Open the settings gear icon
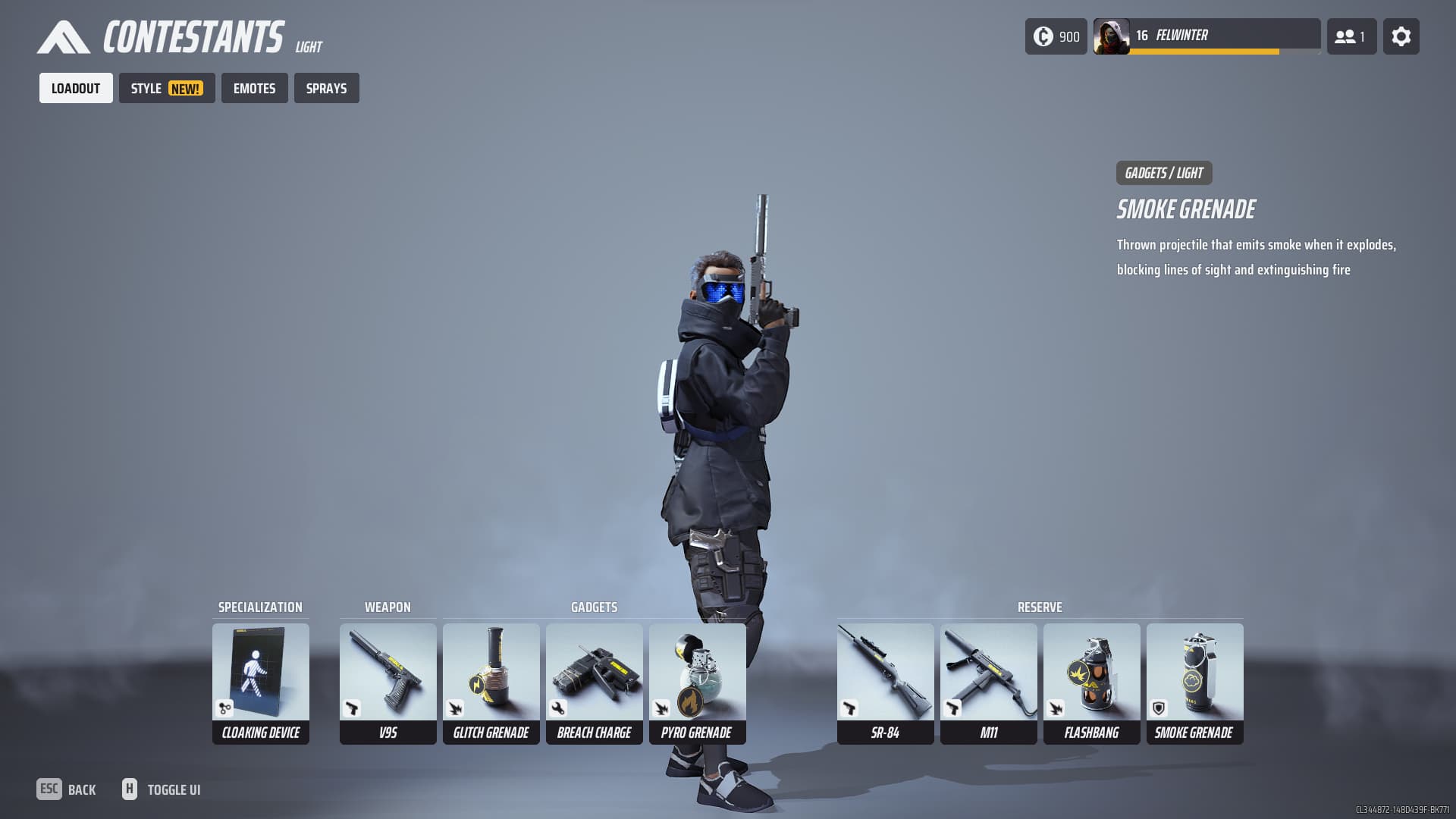This screenshot has width=1456, height=819. coord(1401,36)
